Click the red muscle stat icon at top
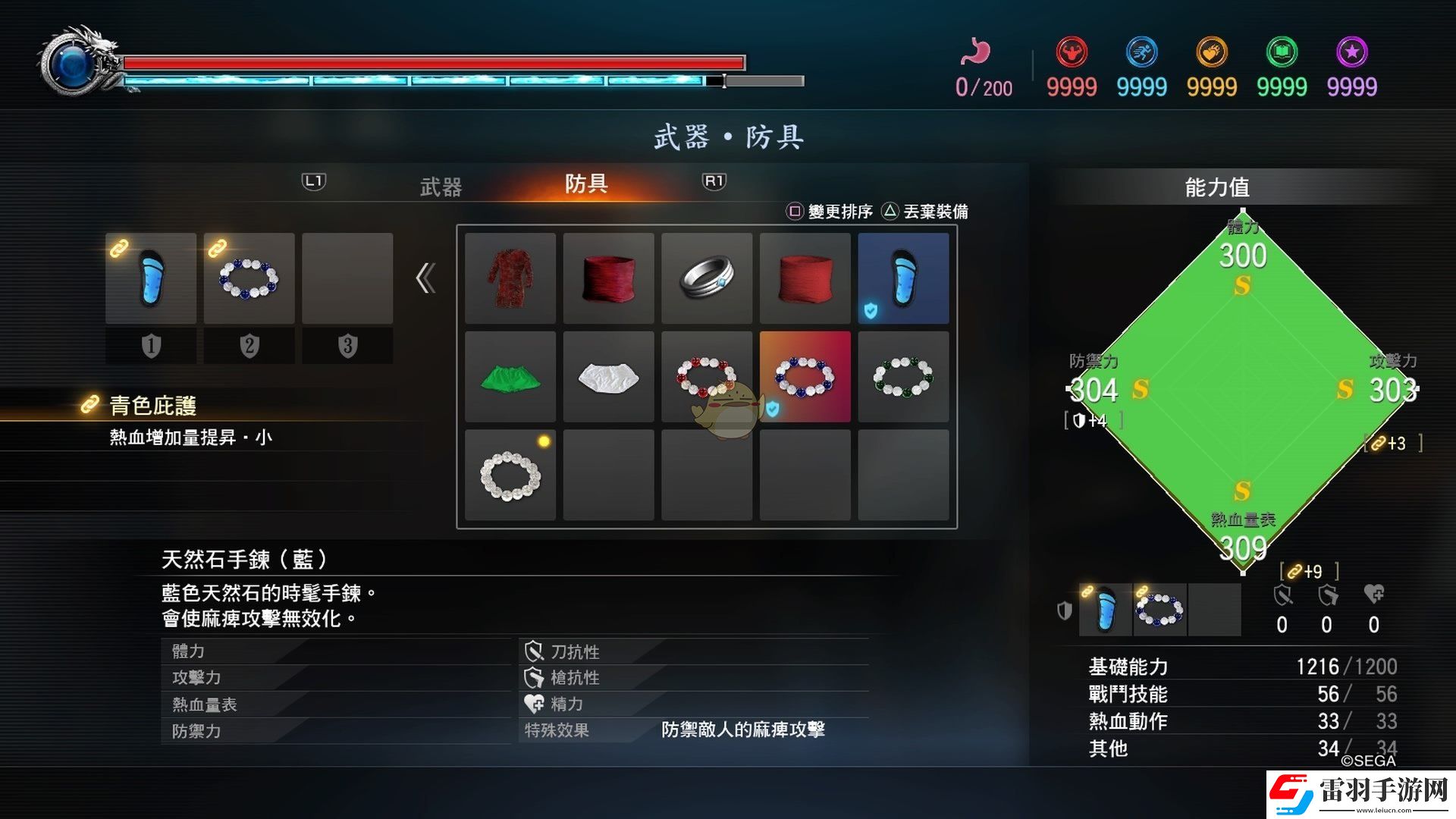1456x819 pixels. (x=1072, y=52)
